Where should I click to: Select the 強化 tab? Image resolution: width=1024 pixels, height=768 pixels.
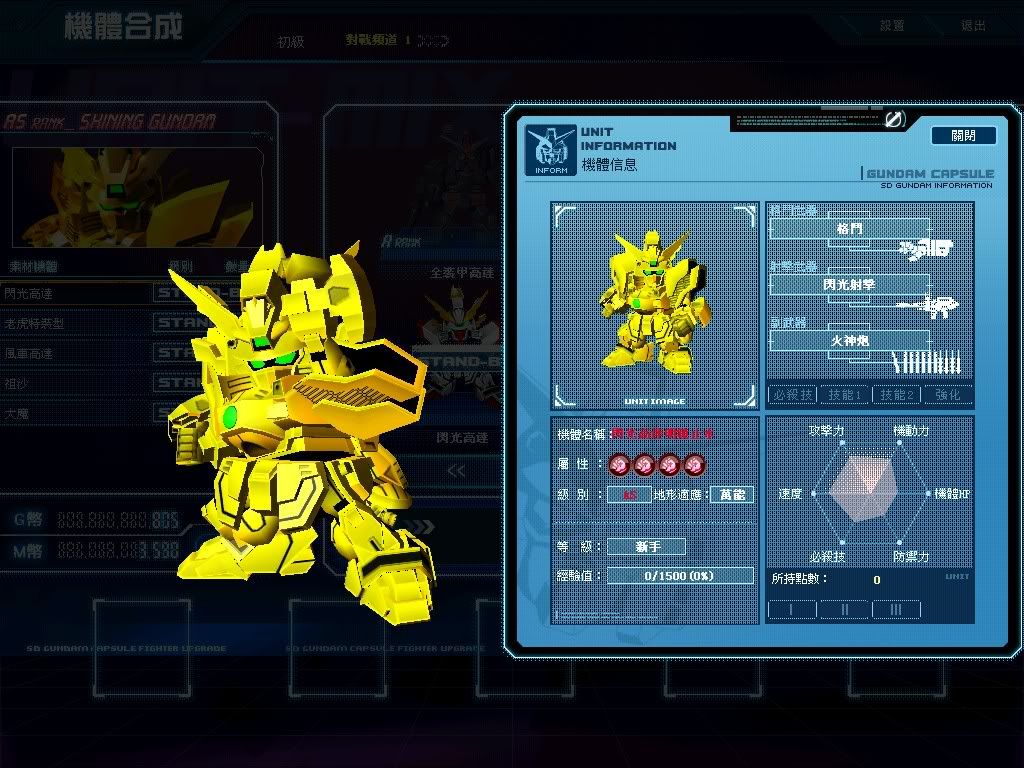pyautogui.click(x=947, y=395)
